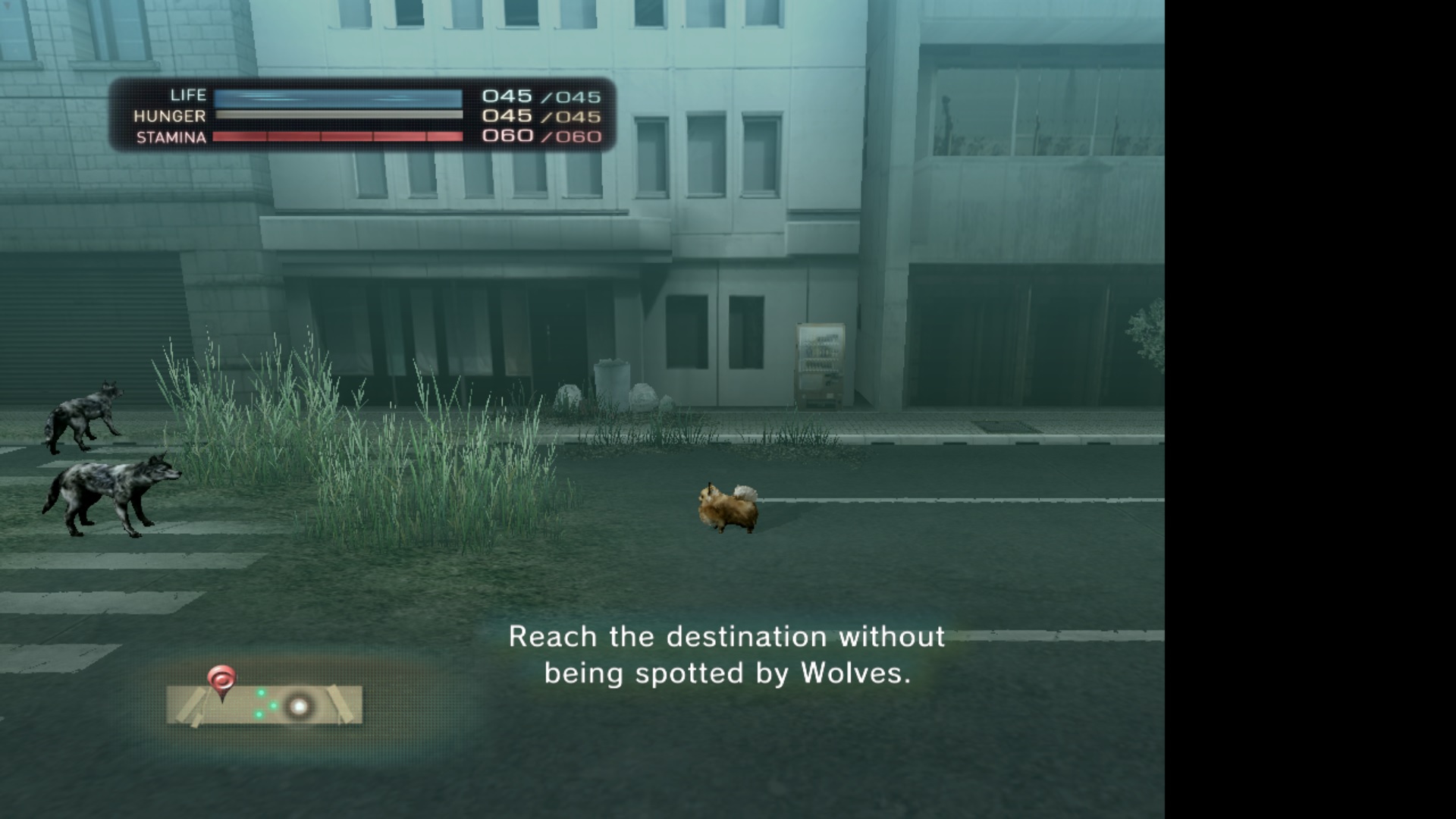Viewport: 1456px width, 819px height.
Task: Click the minimap strip
Action: click(264, 705)
